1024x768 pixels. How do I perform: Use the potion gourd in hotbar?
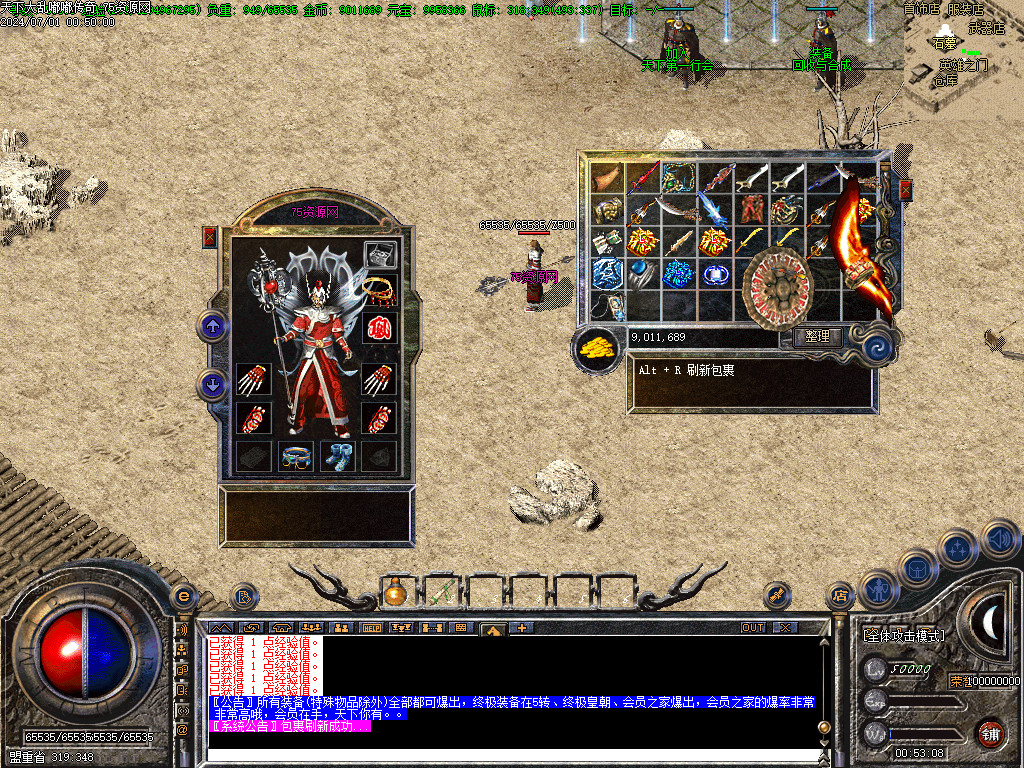click(395, 593)
